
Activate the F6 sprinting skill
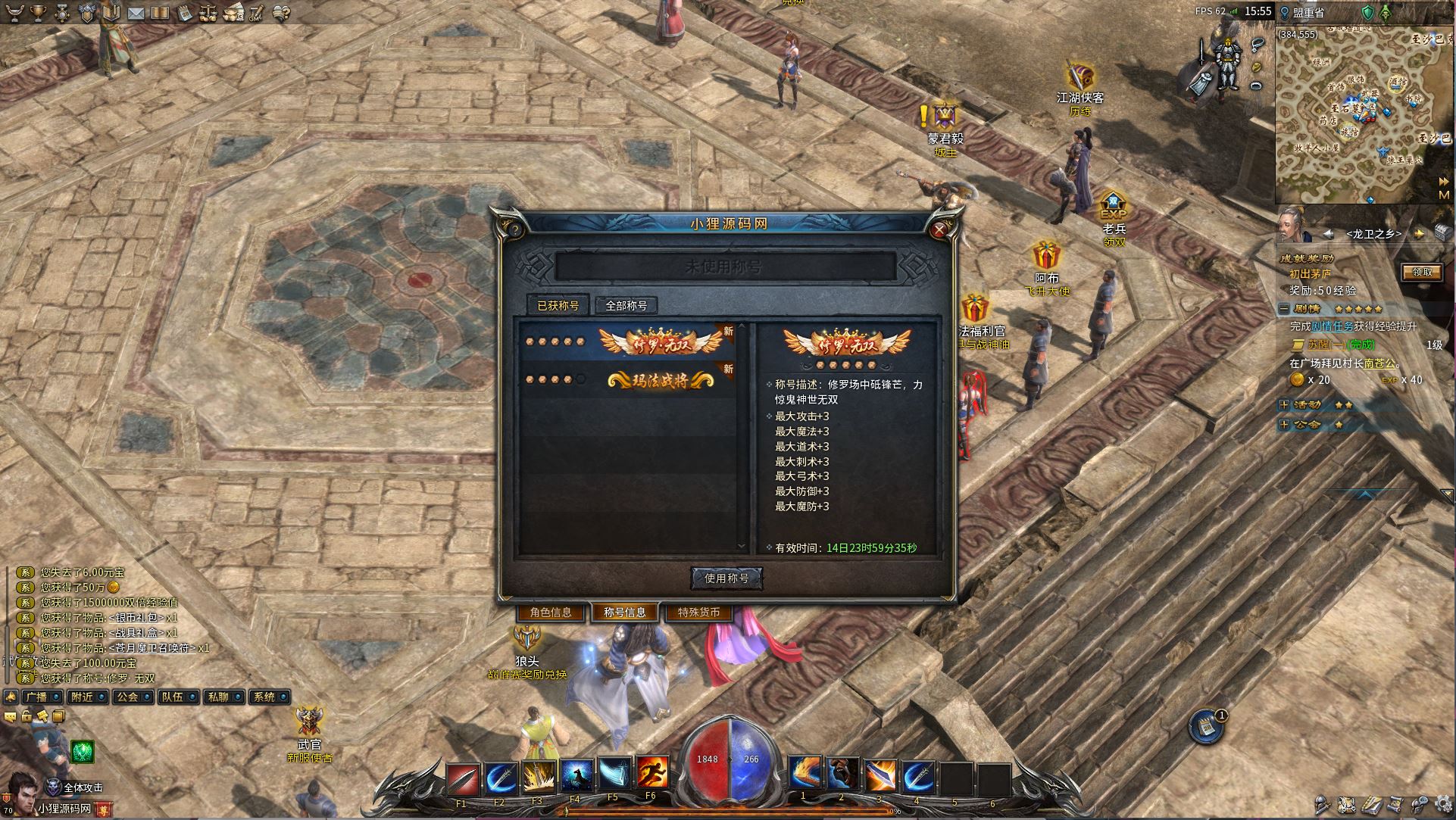click(651, 773)
